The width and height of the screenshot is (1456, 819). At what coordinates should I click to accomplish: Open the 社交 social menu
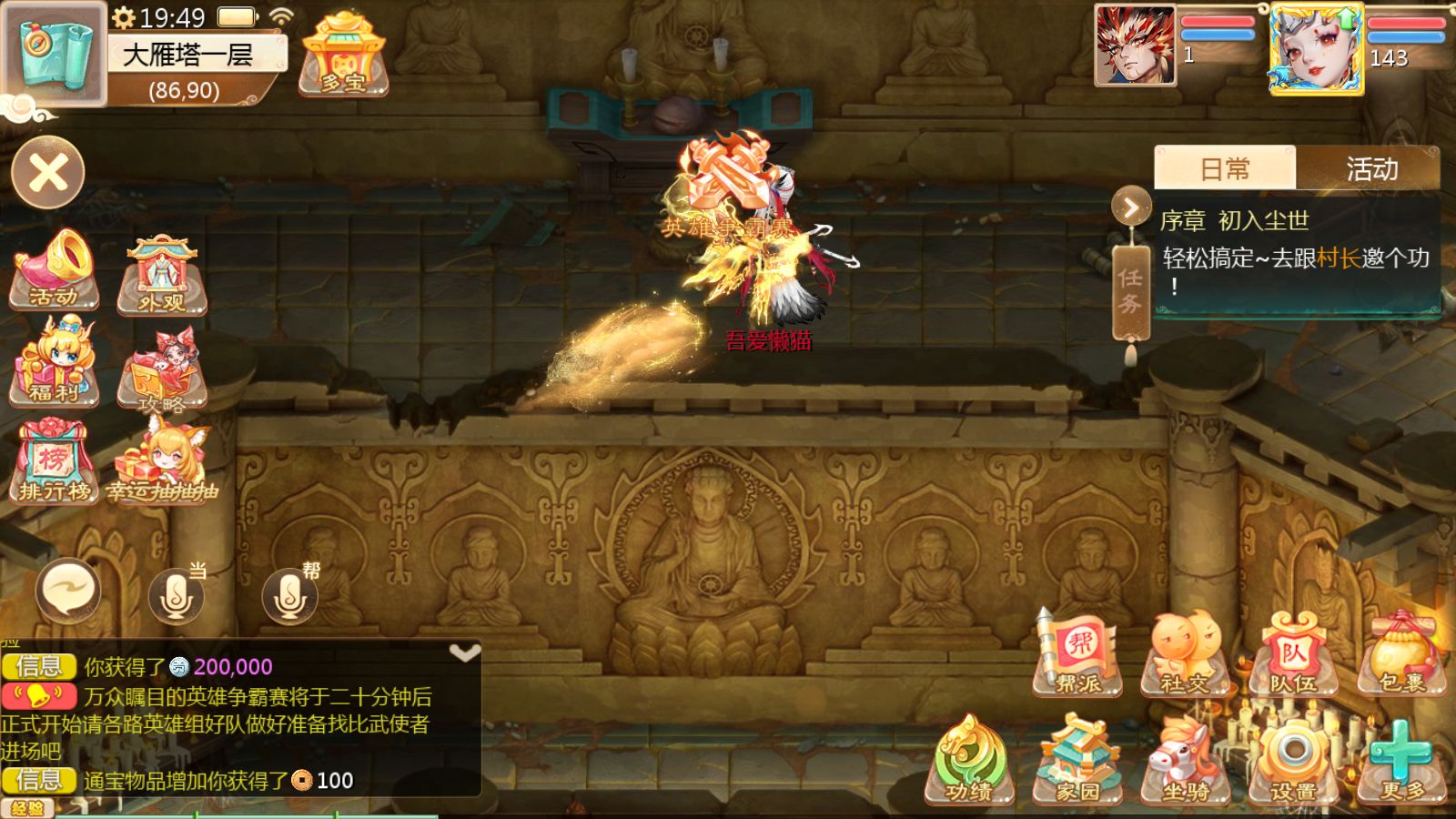point(1185,655)
